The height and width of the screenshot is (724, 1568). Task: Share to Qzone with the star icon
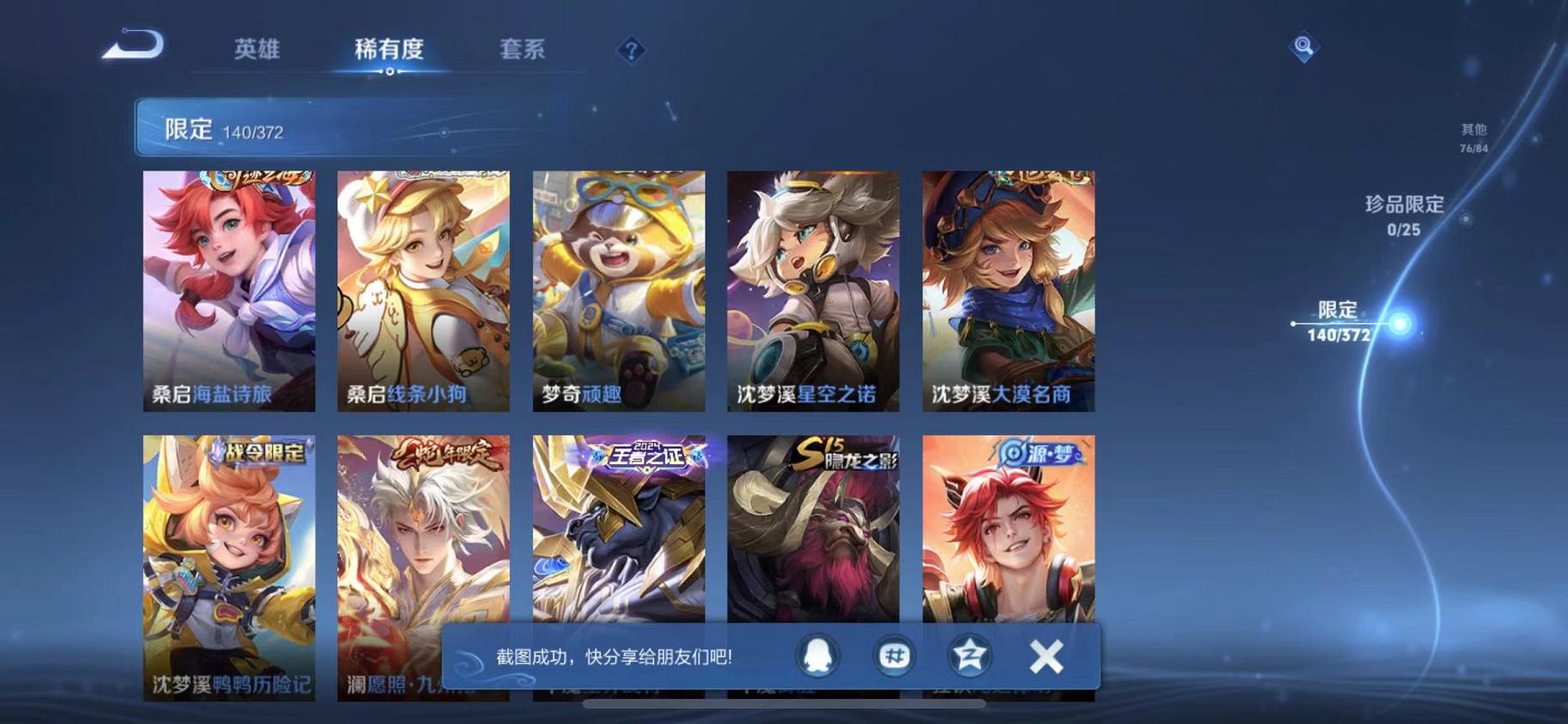pyautogui.click(x=968, y=655)
